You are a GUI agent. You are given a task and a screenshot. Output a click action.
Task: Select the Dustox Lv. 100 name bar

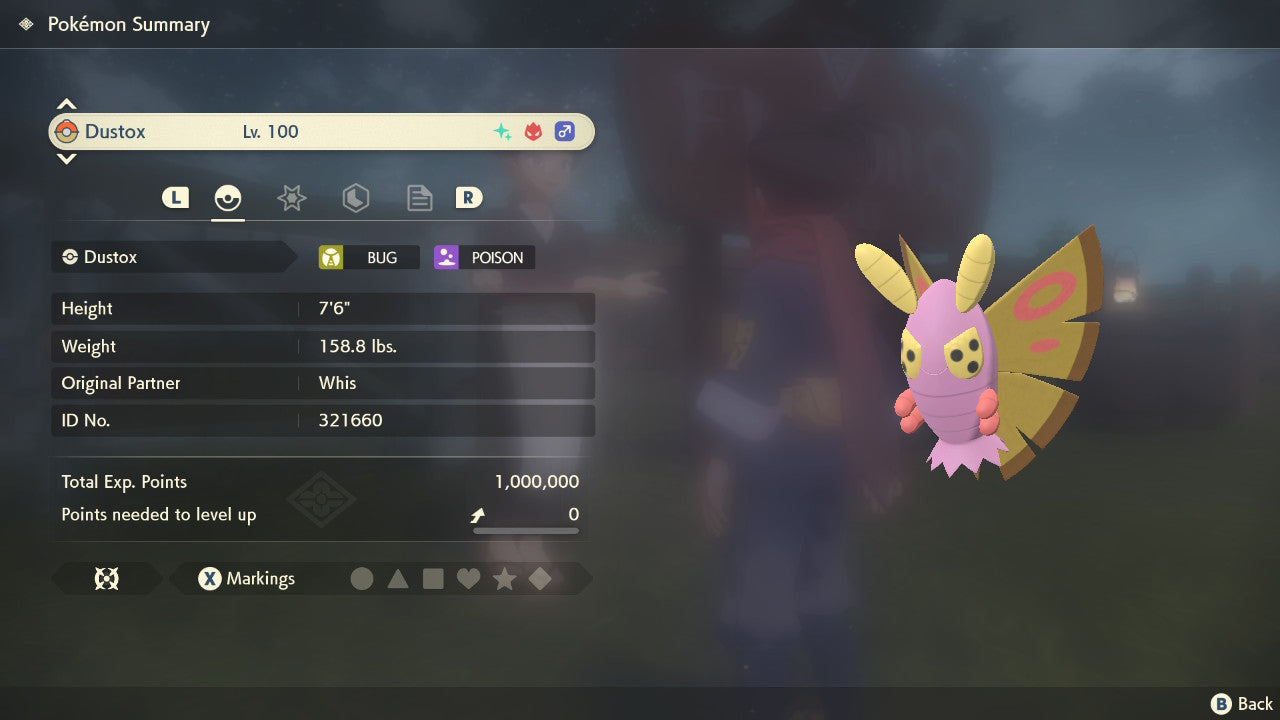click(321, 132)
